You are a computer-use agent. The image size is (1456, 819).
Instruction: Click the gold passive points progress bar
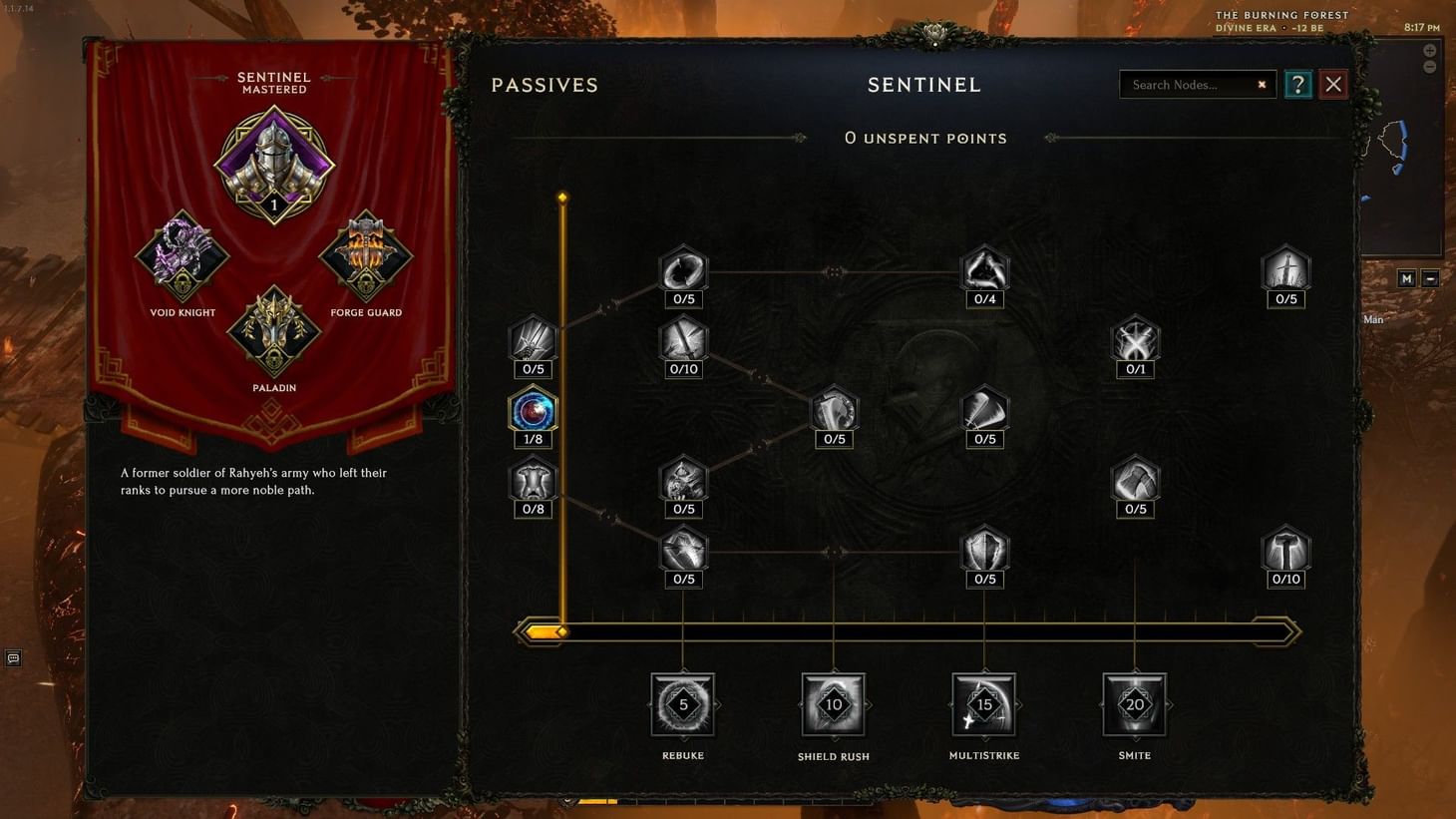pos(906,630)
